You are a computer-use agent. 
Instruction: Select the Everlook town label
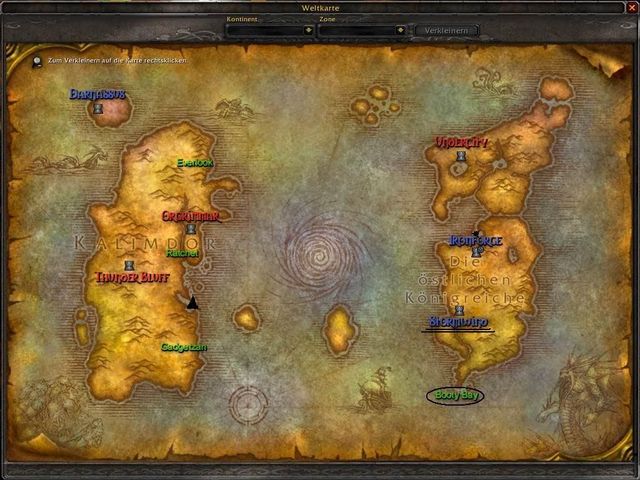coord(195,162)
